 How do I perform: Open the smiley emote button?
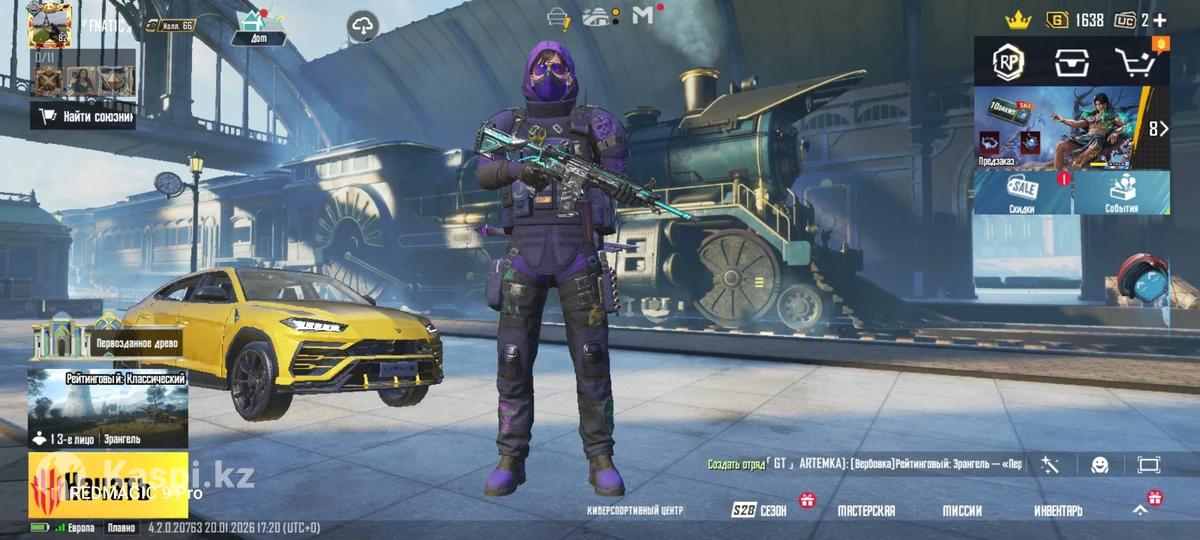[1100, 465]
